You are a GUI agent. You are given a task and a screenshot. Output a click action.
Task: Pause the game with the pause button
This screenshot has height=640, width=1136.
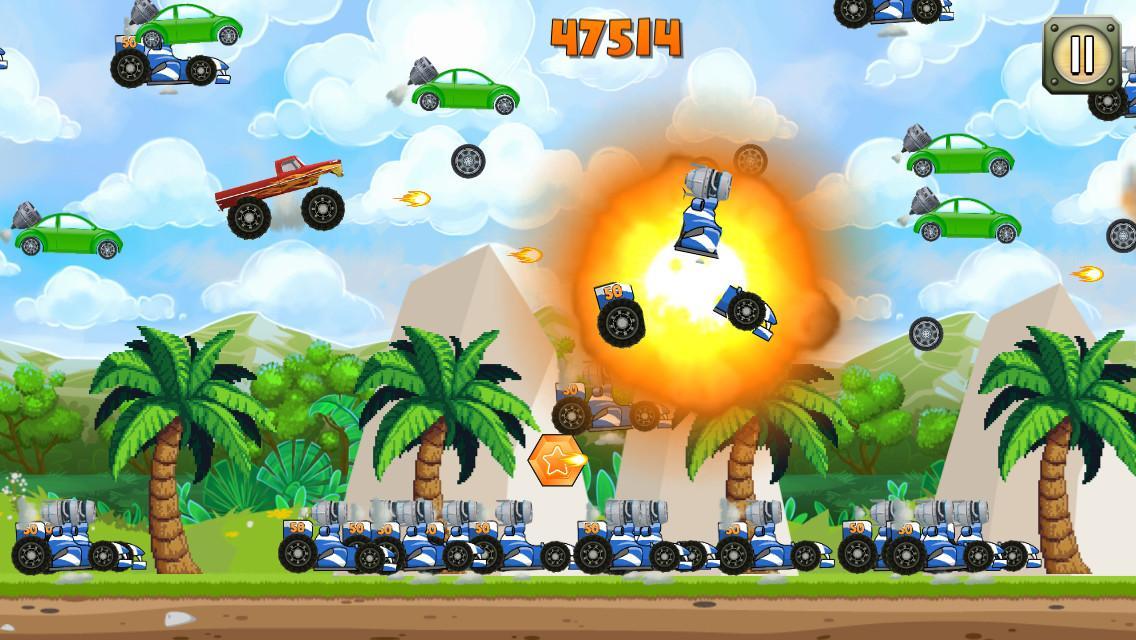(1082, 54)
